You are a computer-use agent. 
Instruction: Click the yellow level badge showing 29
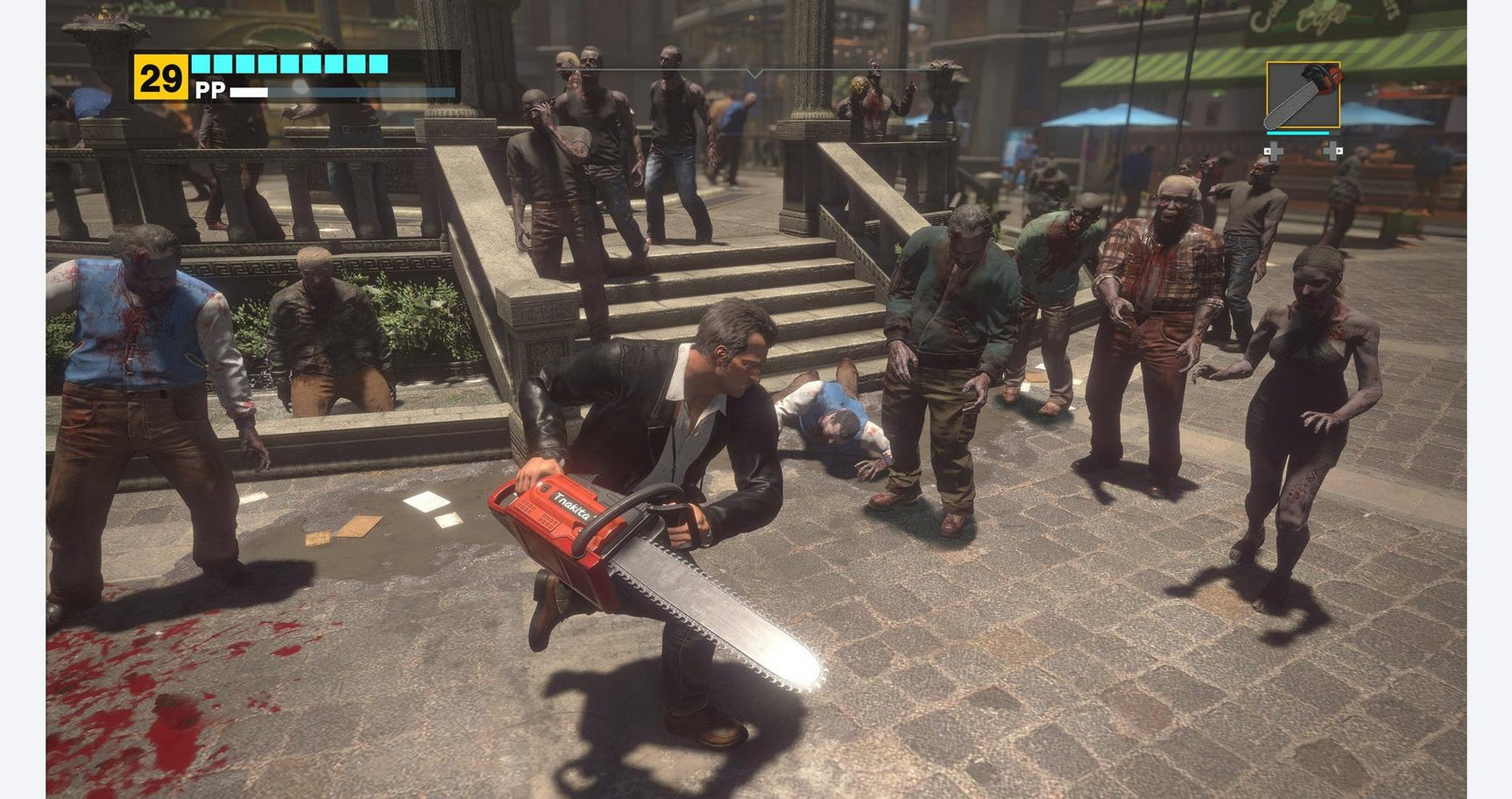[161, 76]
